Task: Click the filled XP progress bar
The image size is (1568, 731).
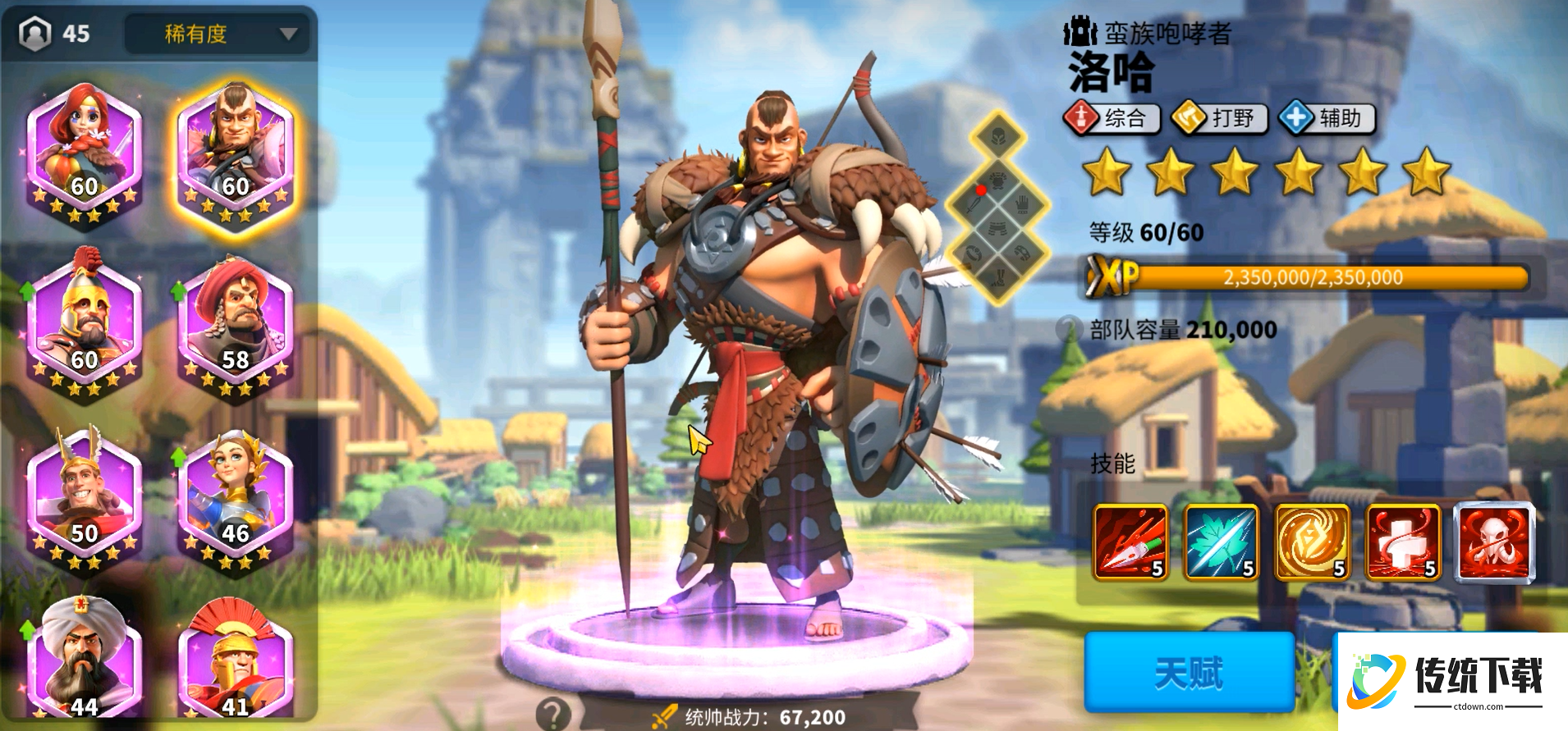Action: (1314, 277)
